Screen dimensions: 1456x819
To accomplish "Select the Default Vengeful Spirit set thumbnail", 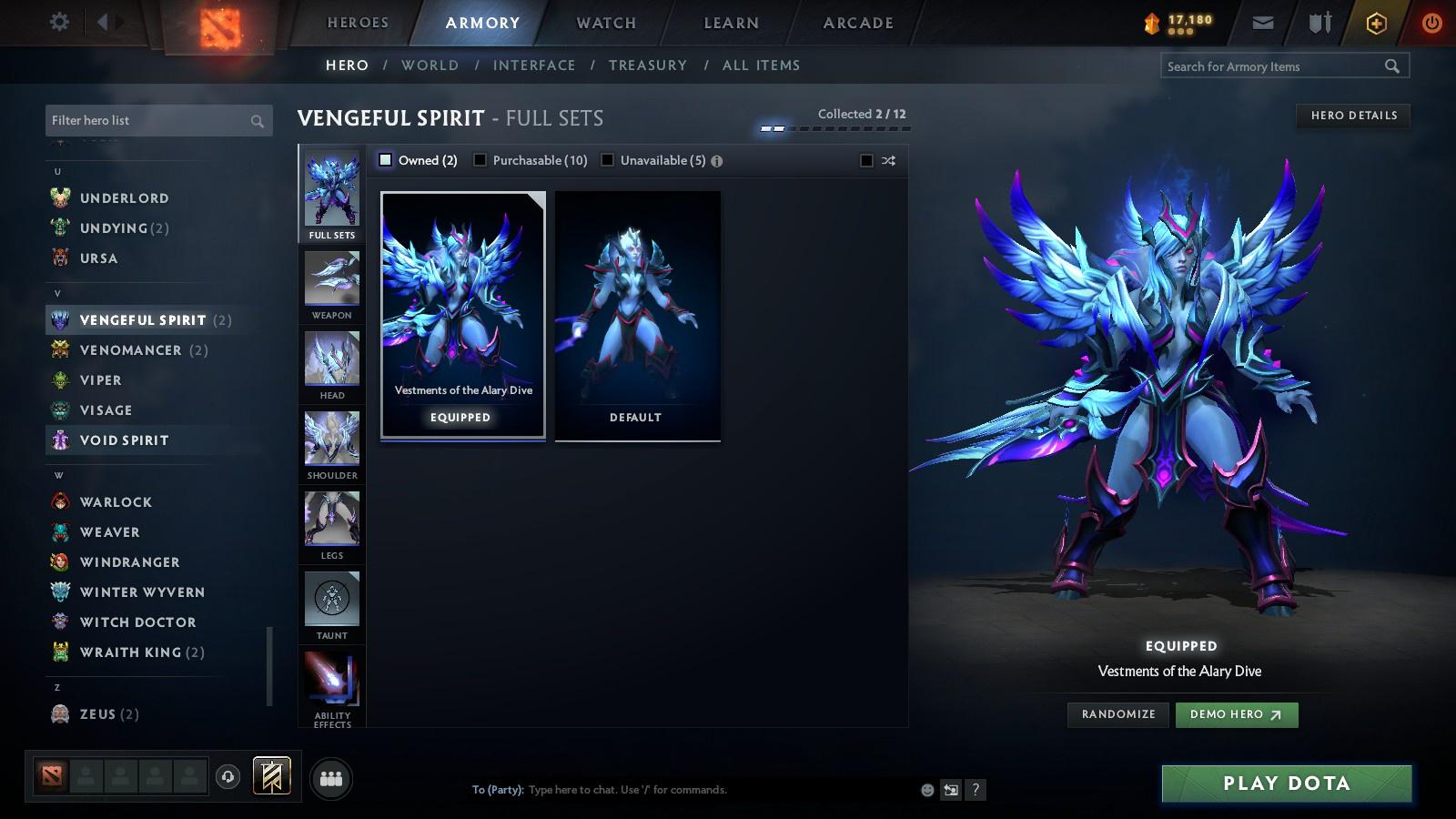I will click(x=636, y=314).
